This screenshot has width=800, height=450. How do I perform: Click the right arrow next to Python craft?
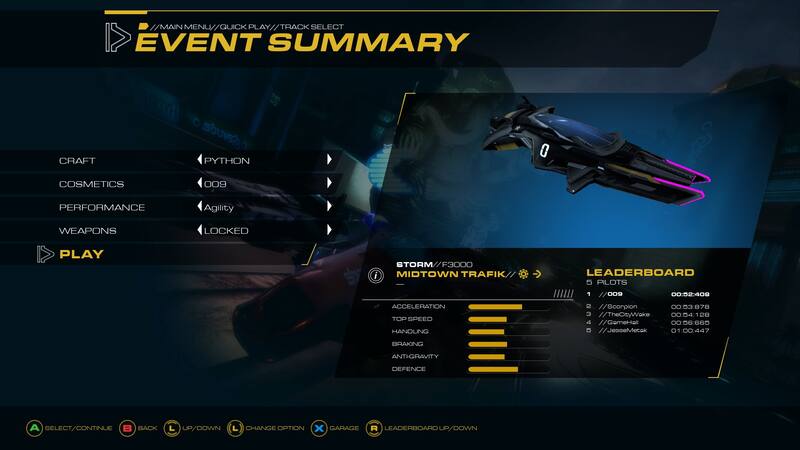(329, 160)
